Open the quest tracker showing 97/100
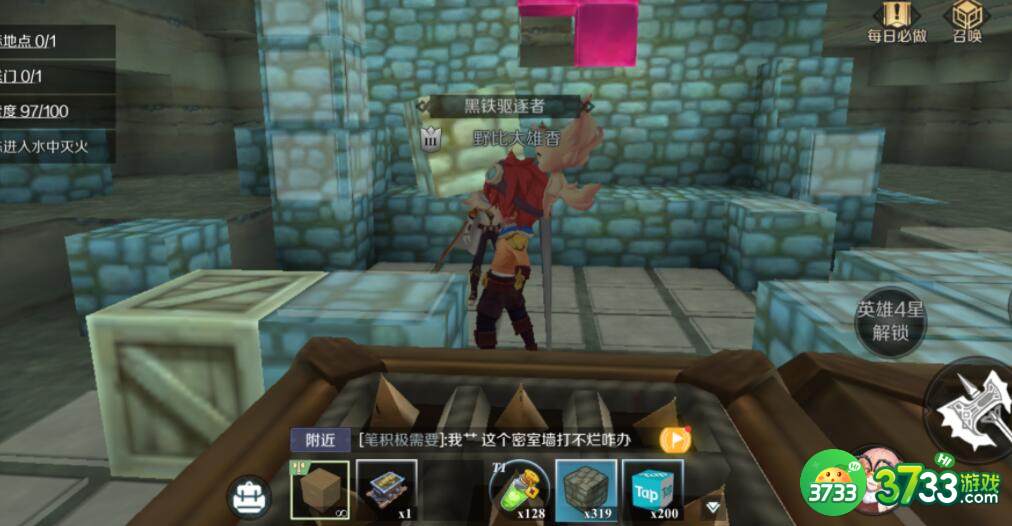1012x526 pixels. coord(50,111)
